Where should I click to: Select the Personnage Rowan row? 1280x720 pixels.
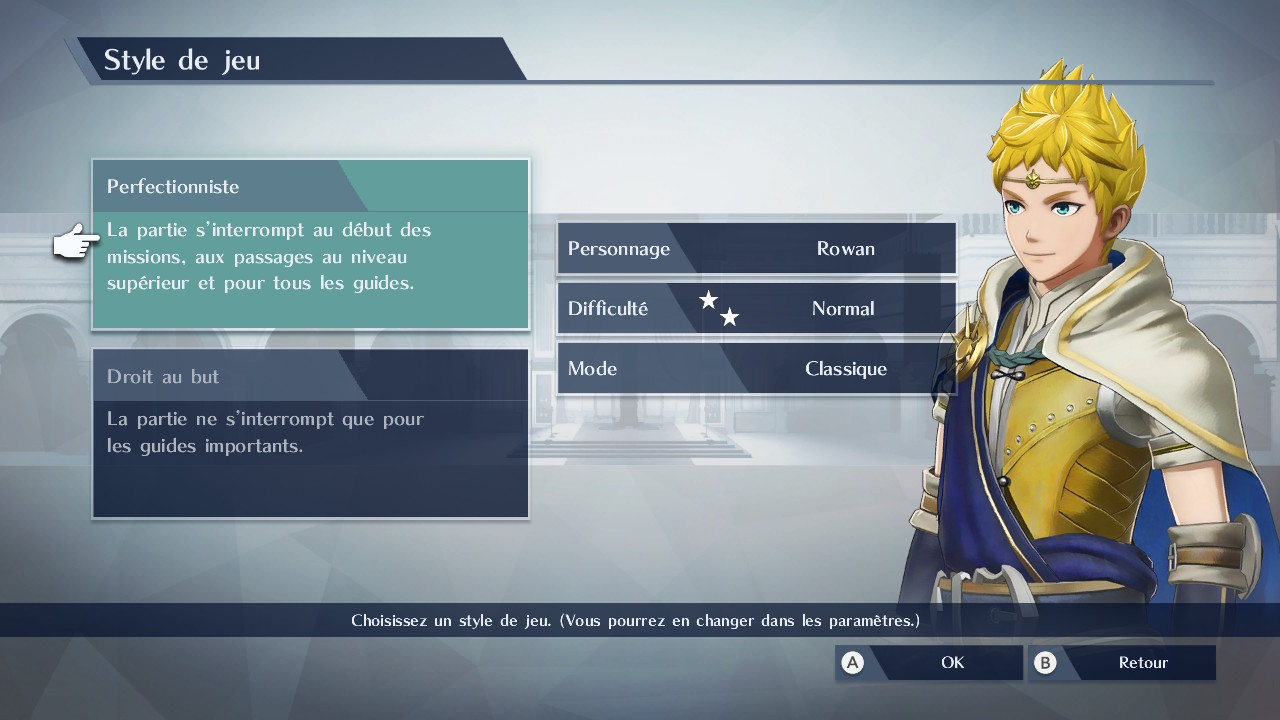[x=756, y=249]
